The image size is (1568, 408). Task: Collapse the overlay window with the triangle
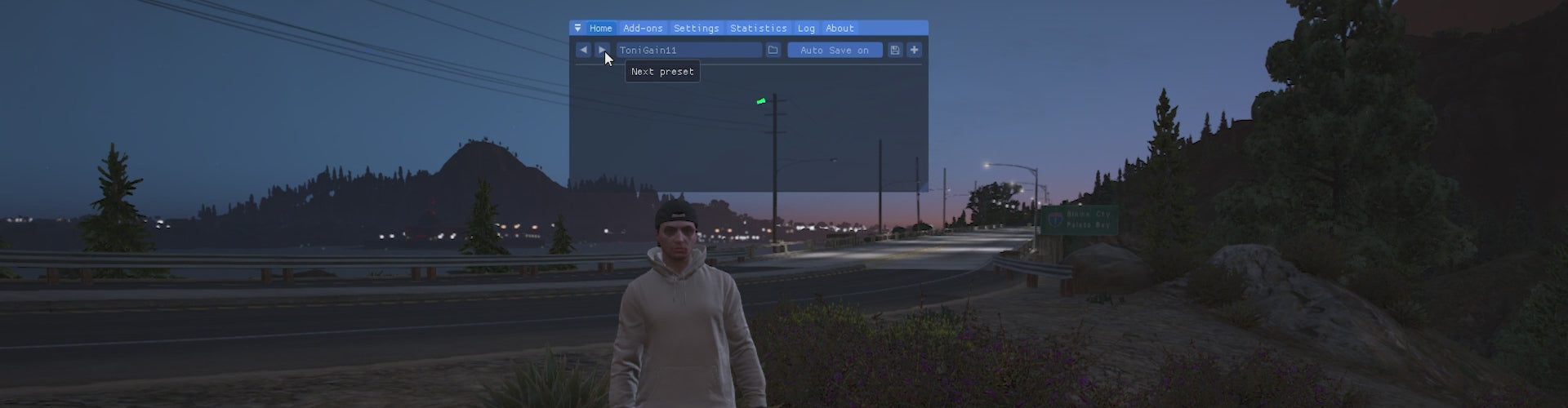coord(578,29)
